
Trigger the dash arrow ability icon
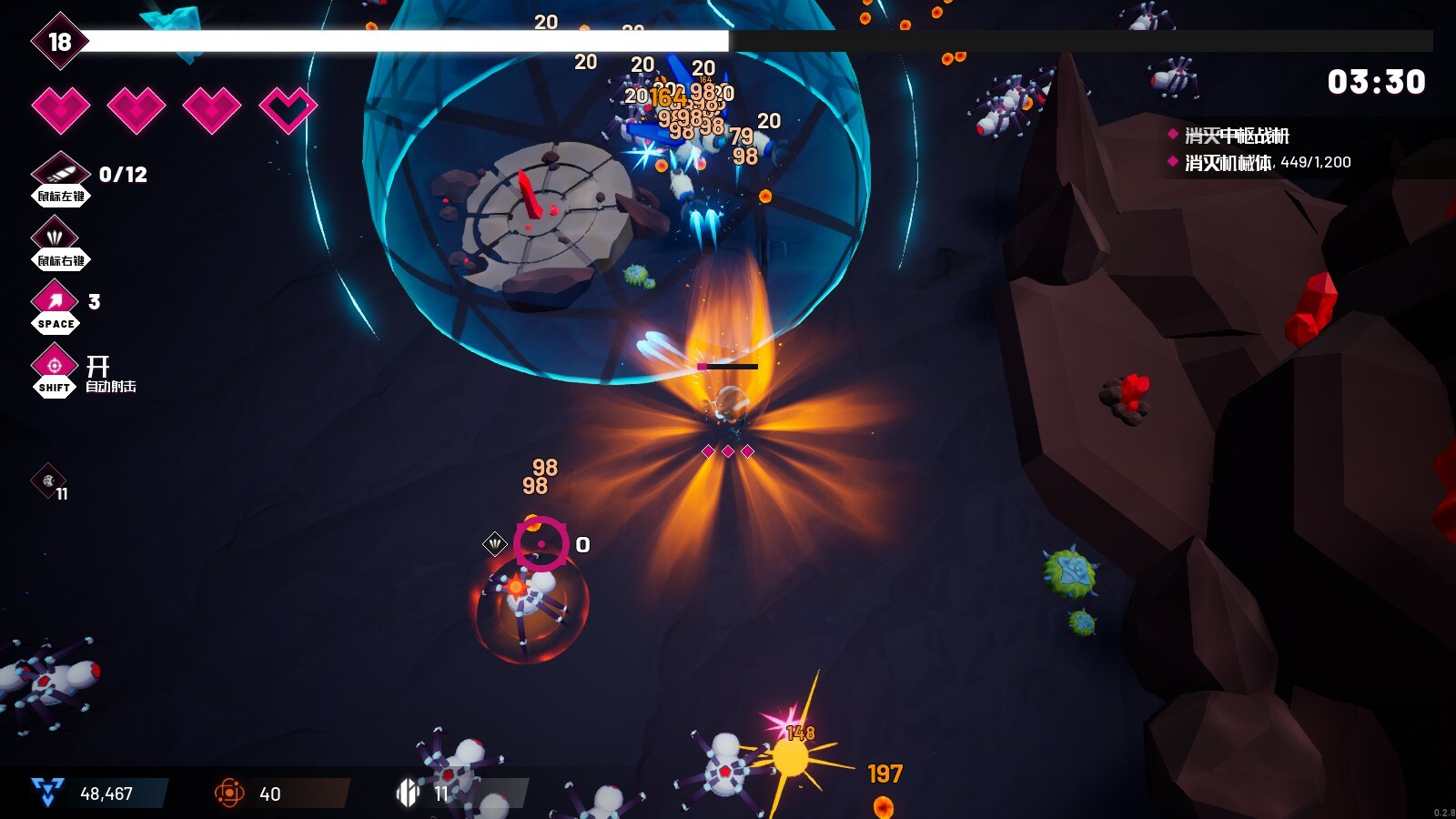click(56, 299)
